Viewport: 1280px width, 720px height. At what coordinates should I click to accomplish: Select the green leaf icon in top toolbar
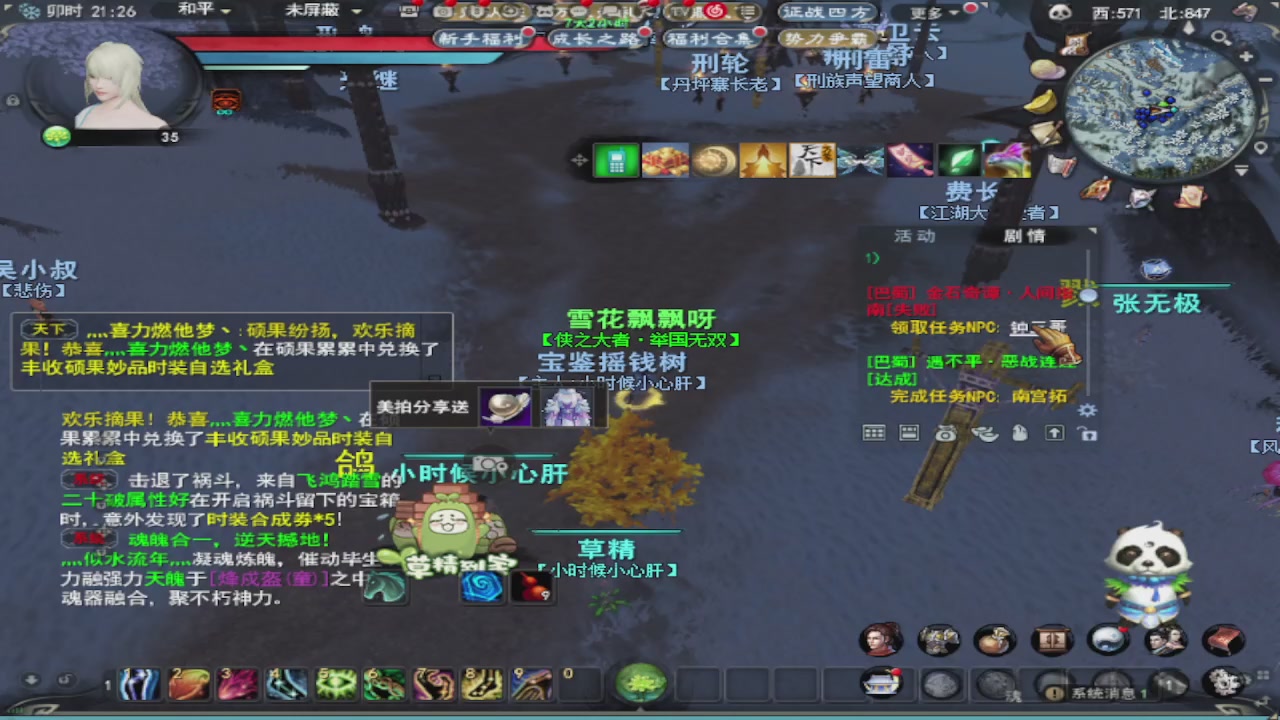click(958, 159)
